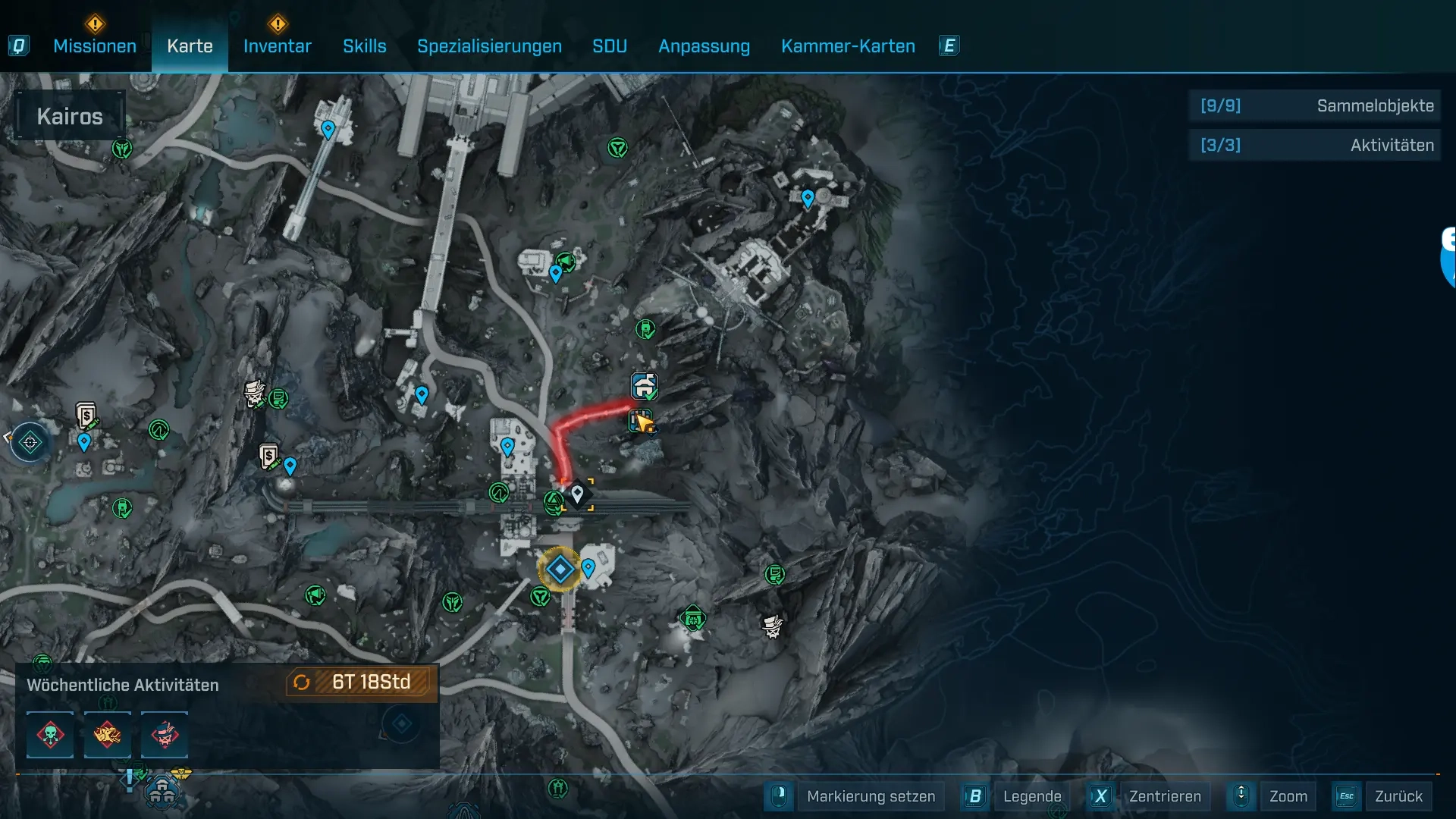This screenshot has width=1456, height=819.
Task: Switch to the Inventar tab
Action: (x=277, y=46)
